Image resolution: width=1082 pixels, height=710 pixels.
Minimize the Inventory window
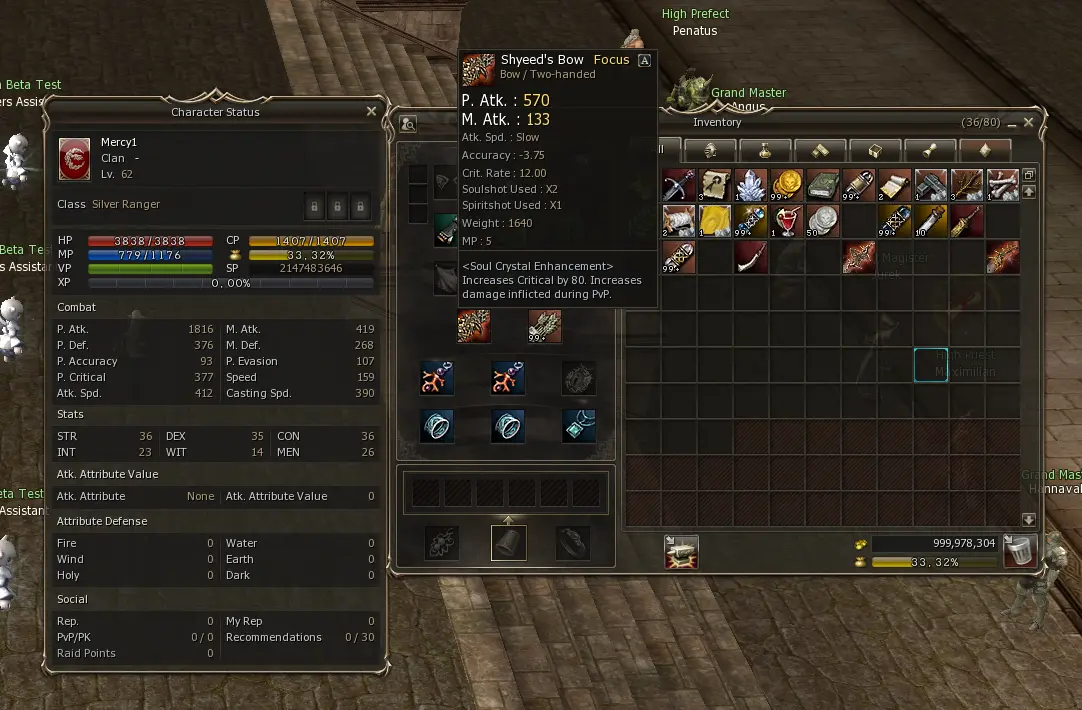point(1012,122)
